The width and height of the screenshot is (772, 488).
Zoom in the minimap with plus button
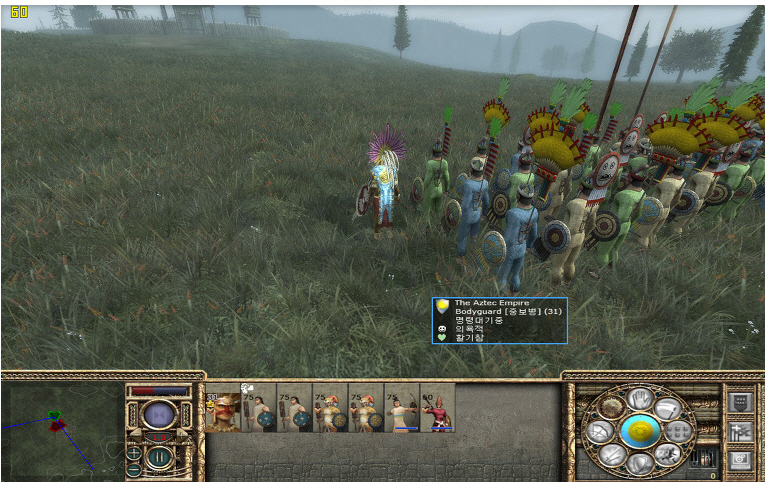134,452
